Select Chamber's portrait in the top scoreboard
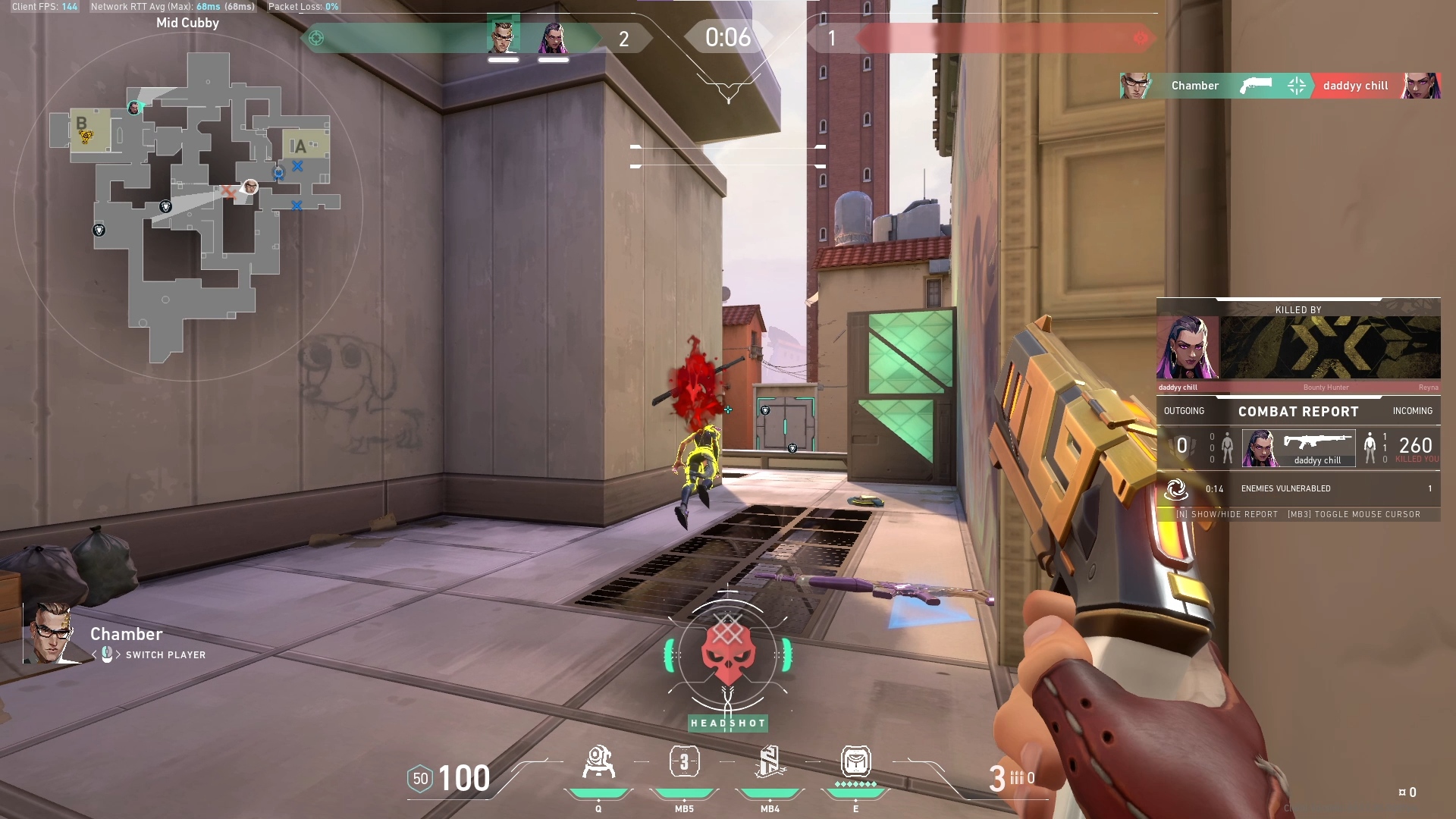Viewport: 1456px width, 819px height. pos(503,36)
